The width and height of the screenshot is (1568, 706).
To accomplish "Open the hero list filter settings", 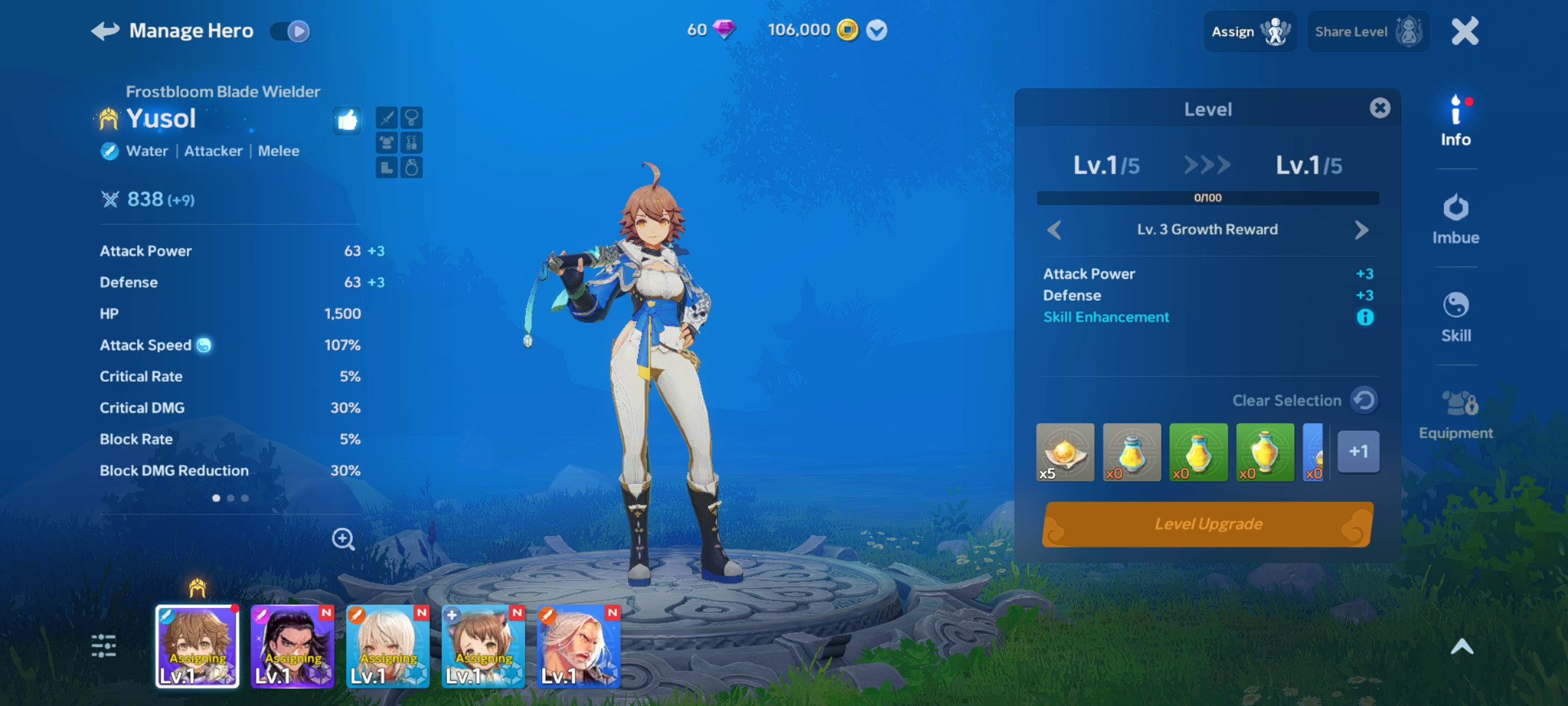I will [104, 646].
